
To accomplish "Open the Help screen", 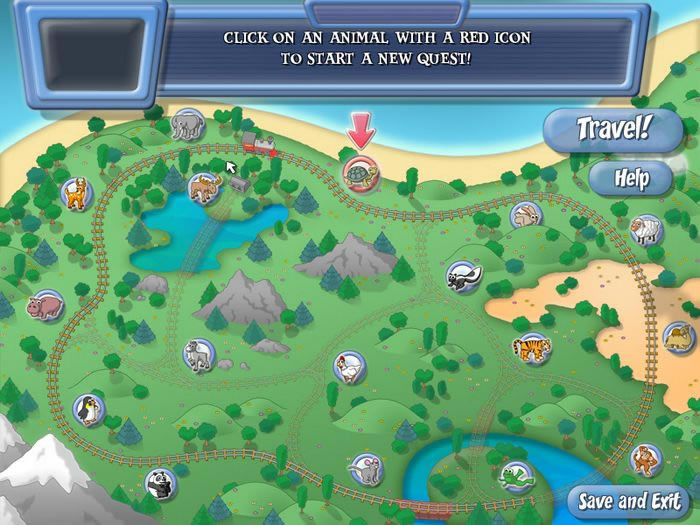I will [x=632, y=179].
